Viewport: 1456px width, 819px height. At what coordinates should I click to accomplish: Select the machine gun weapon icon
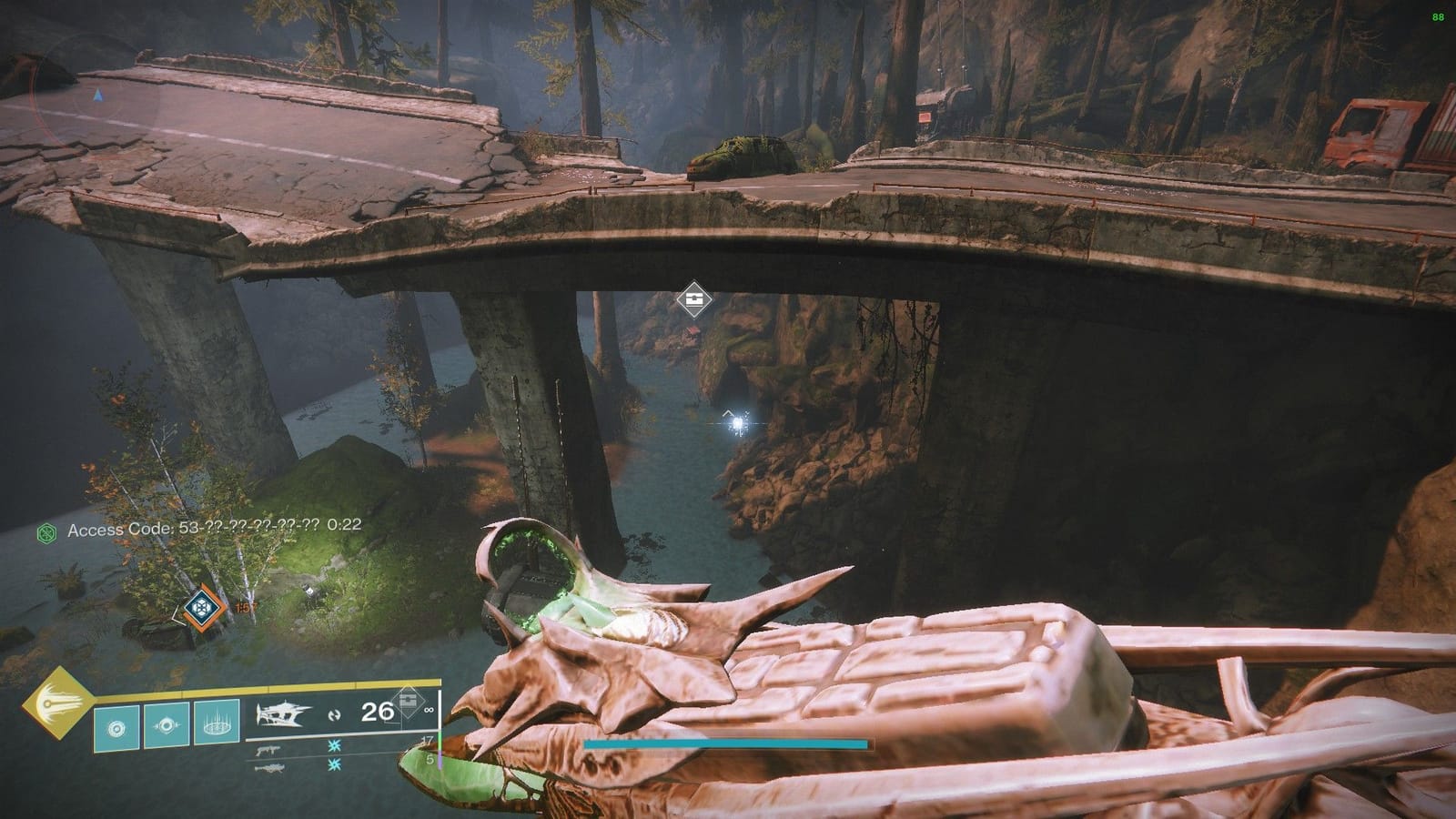[270, 769]
